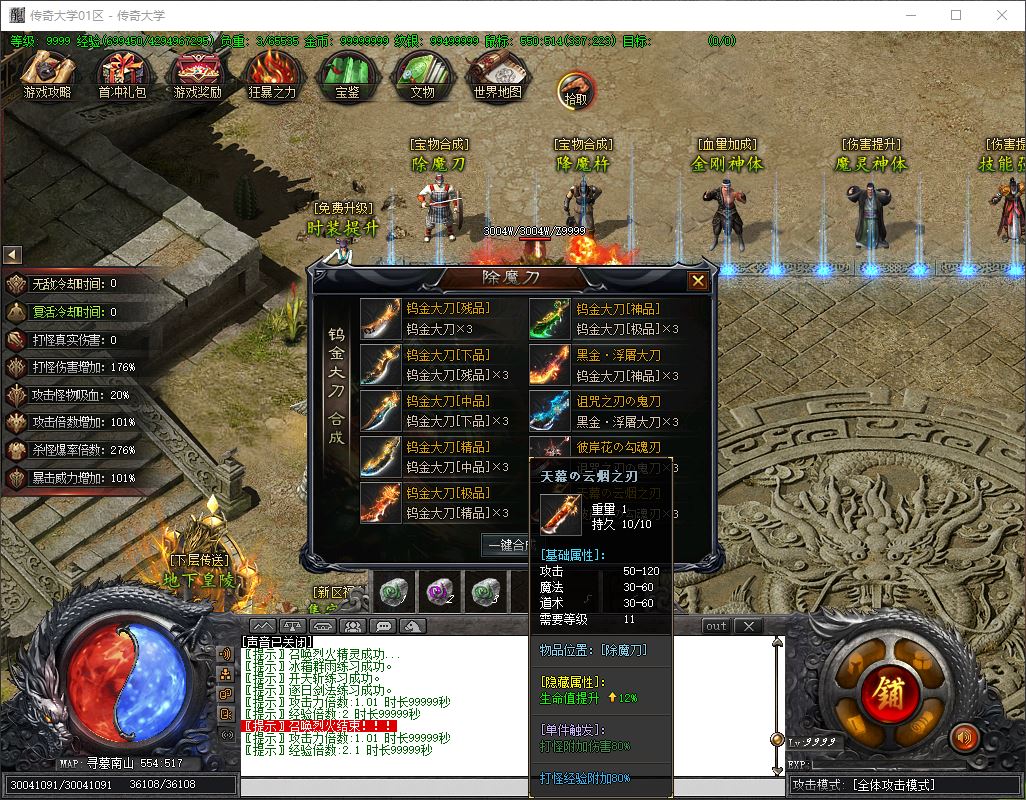Choose the 钨金大刀[下品] recipe icon

(x=381, y=365)
